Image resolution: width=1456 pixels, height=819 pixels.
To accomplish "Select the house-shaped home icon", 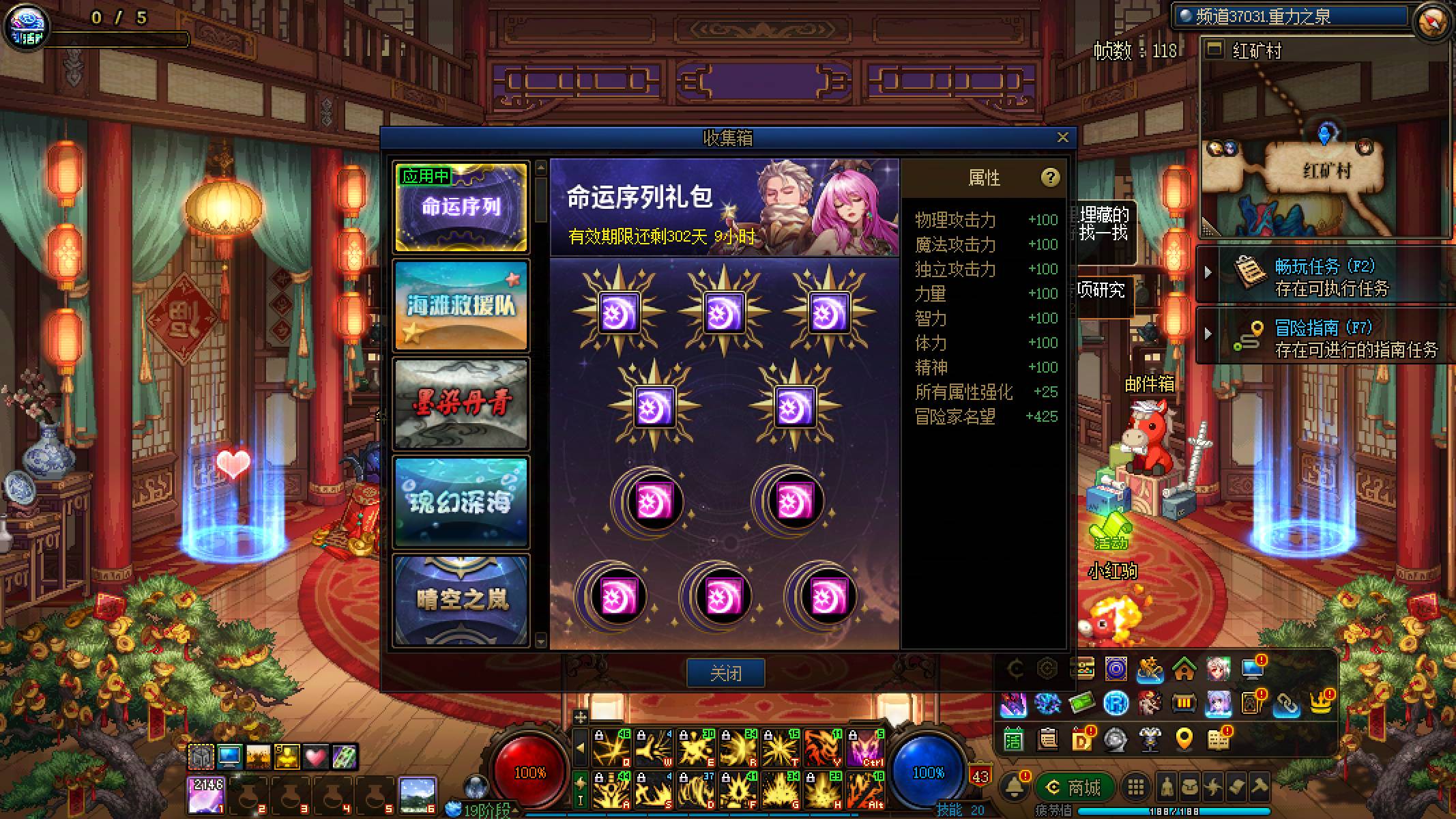I will (x=1184, y=669).
